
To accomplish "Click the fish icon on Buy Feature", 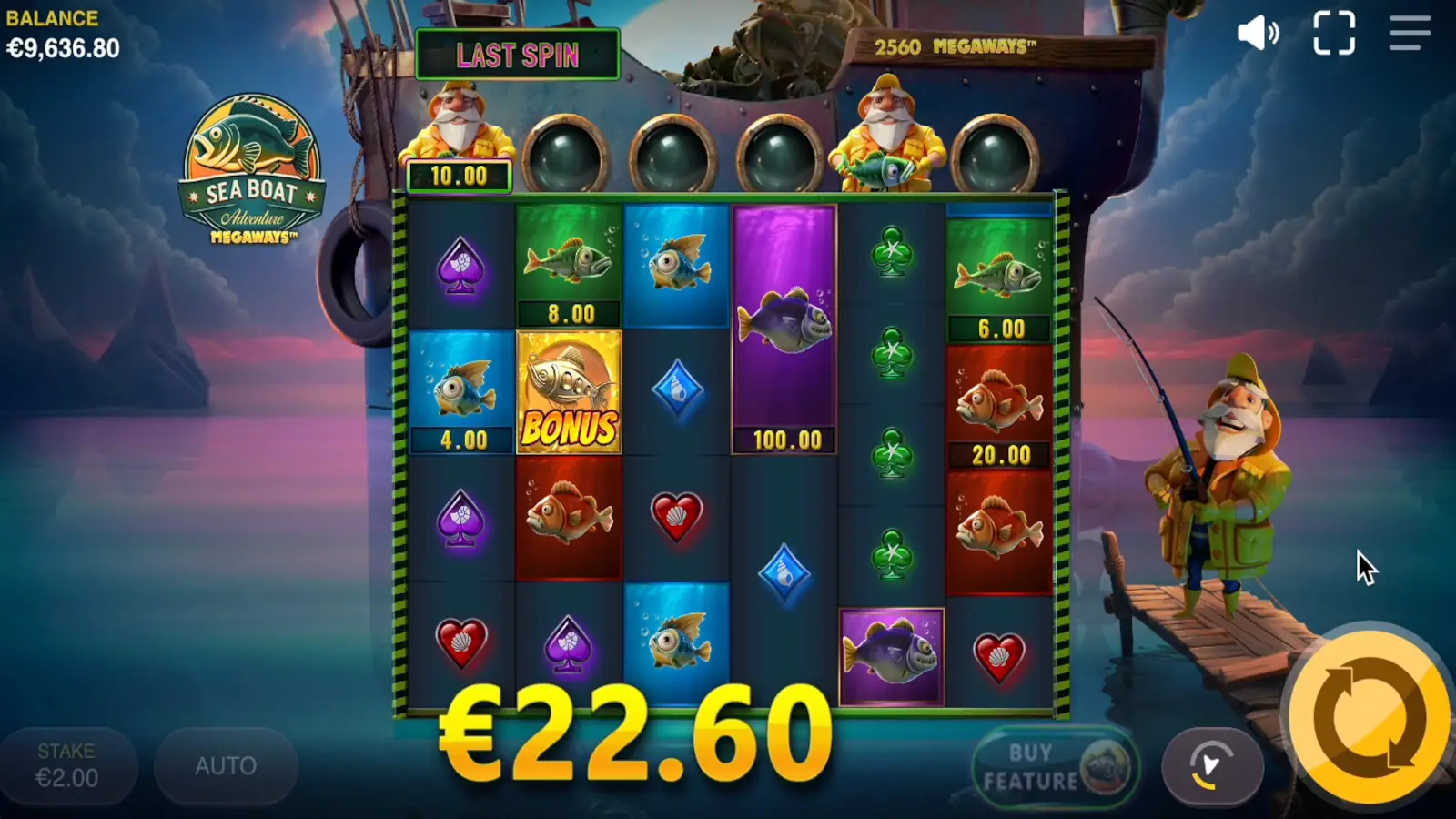I will tap(1104, 767).
